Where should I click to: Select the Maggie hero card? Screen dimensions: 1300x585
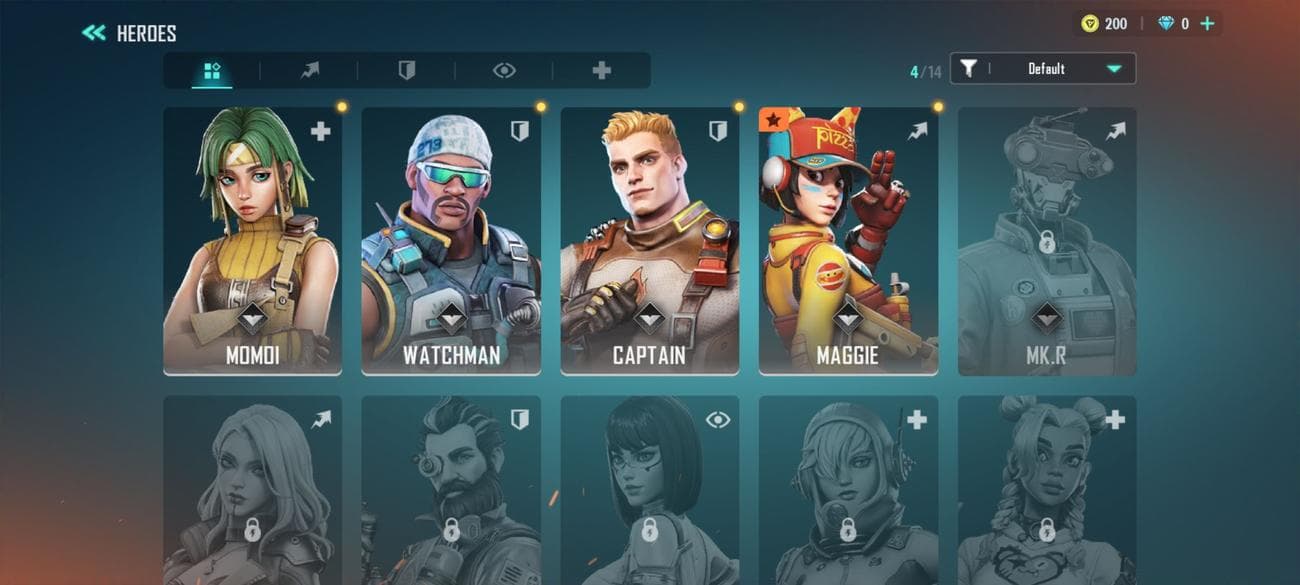(x=848, y=241)
